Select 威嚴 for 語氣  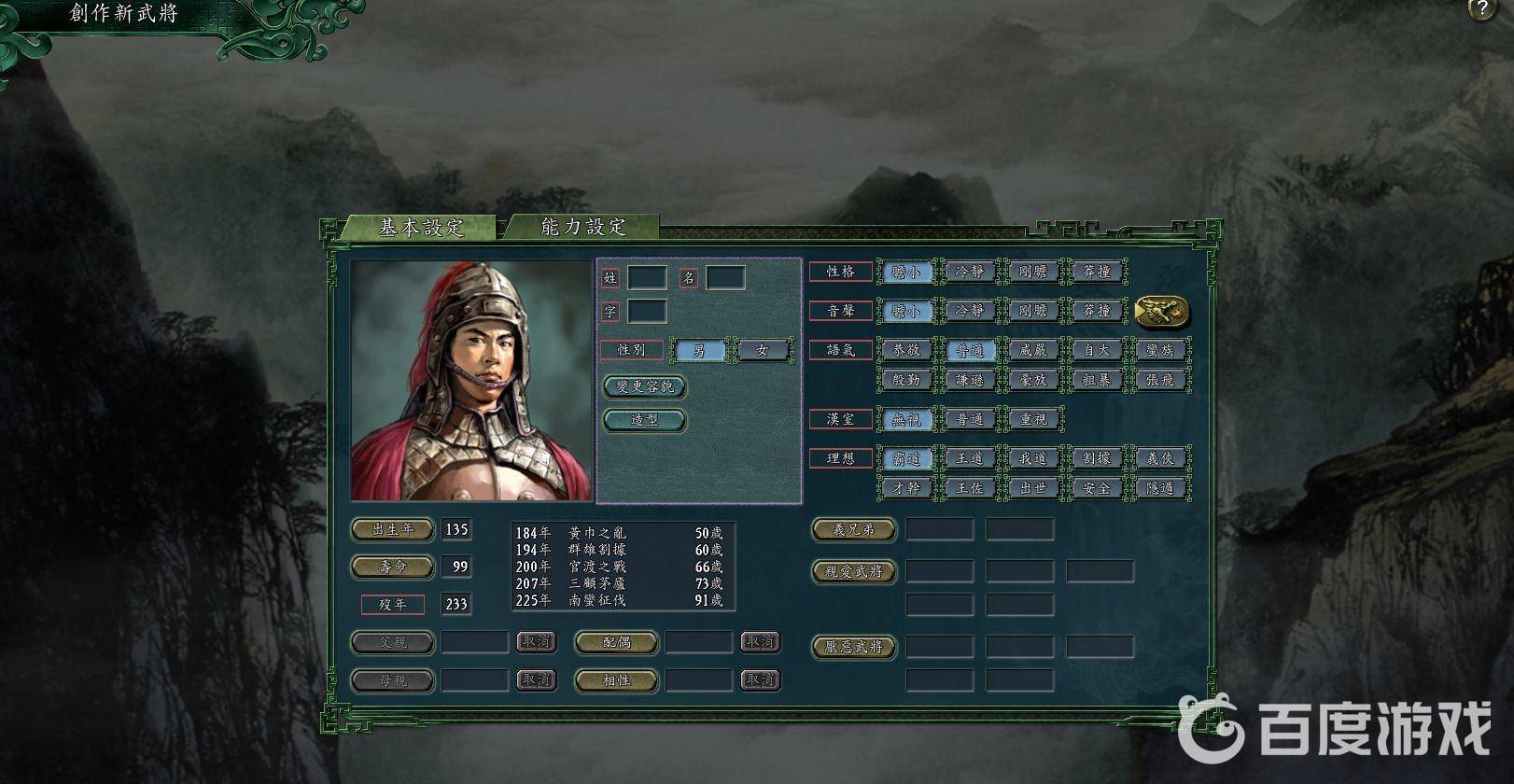(1032, 350)
